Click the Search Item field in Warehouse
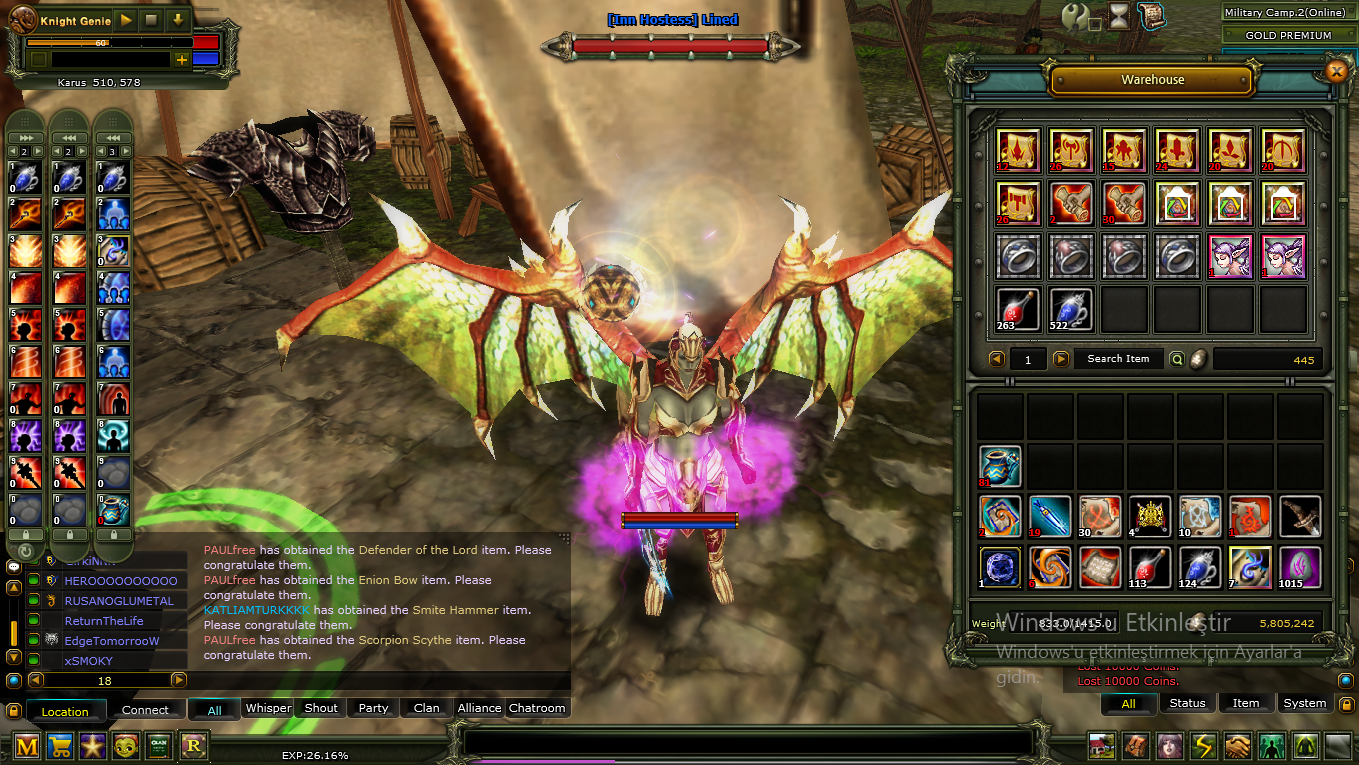 1118,359
